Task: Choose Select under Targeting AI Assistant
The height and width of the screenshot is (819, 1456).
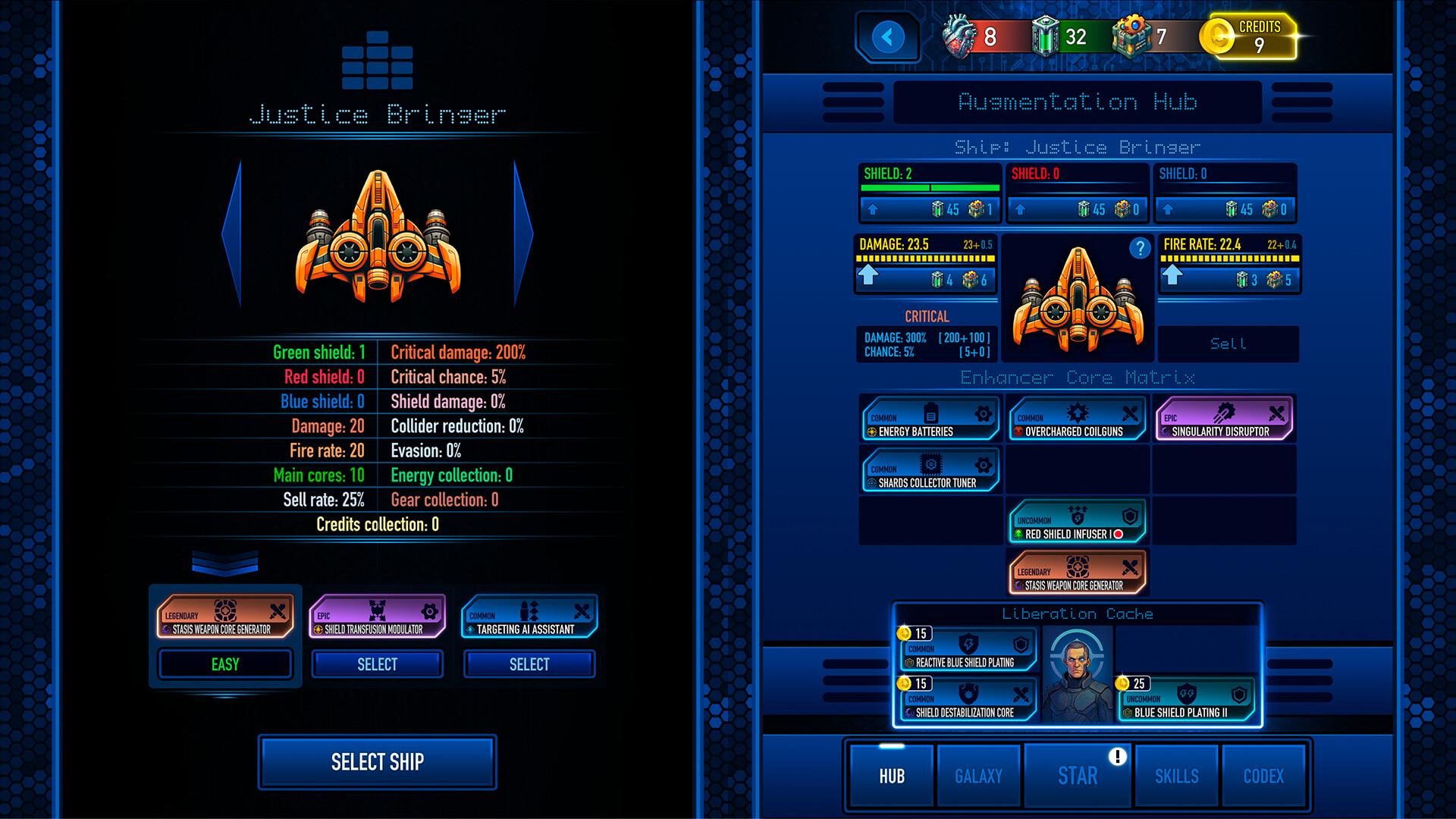Action: [x=529, y=664]
